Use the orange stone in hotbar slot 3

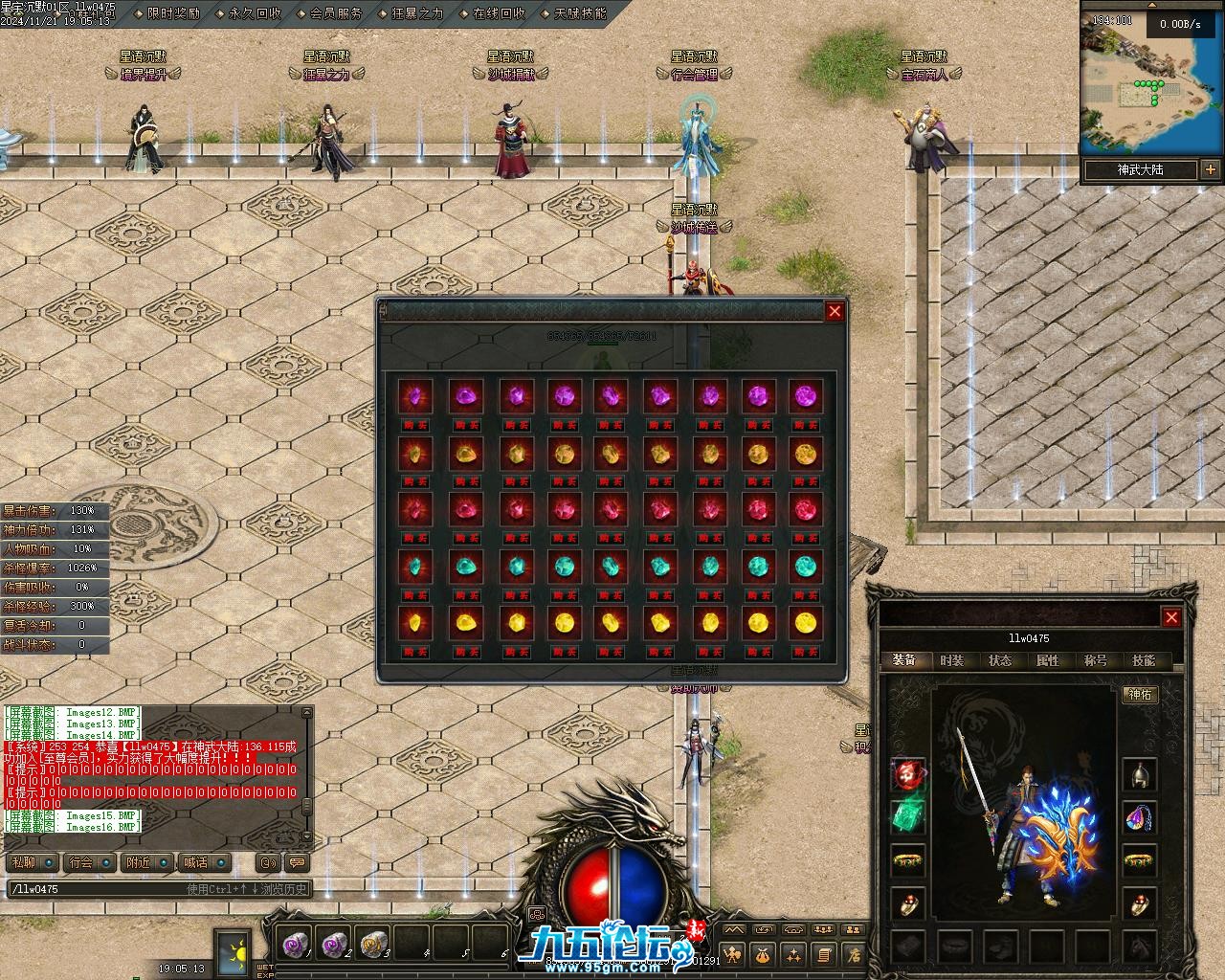[372, 944]
